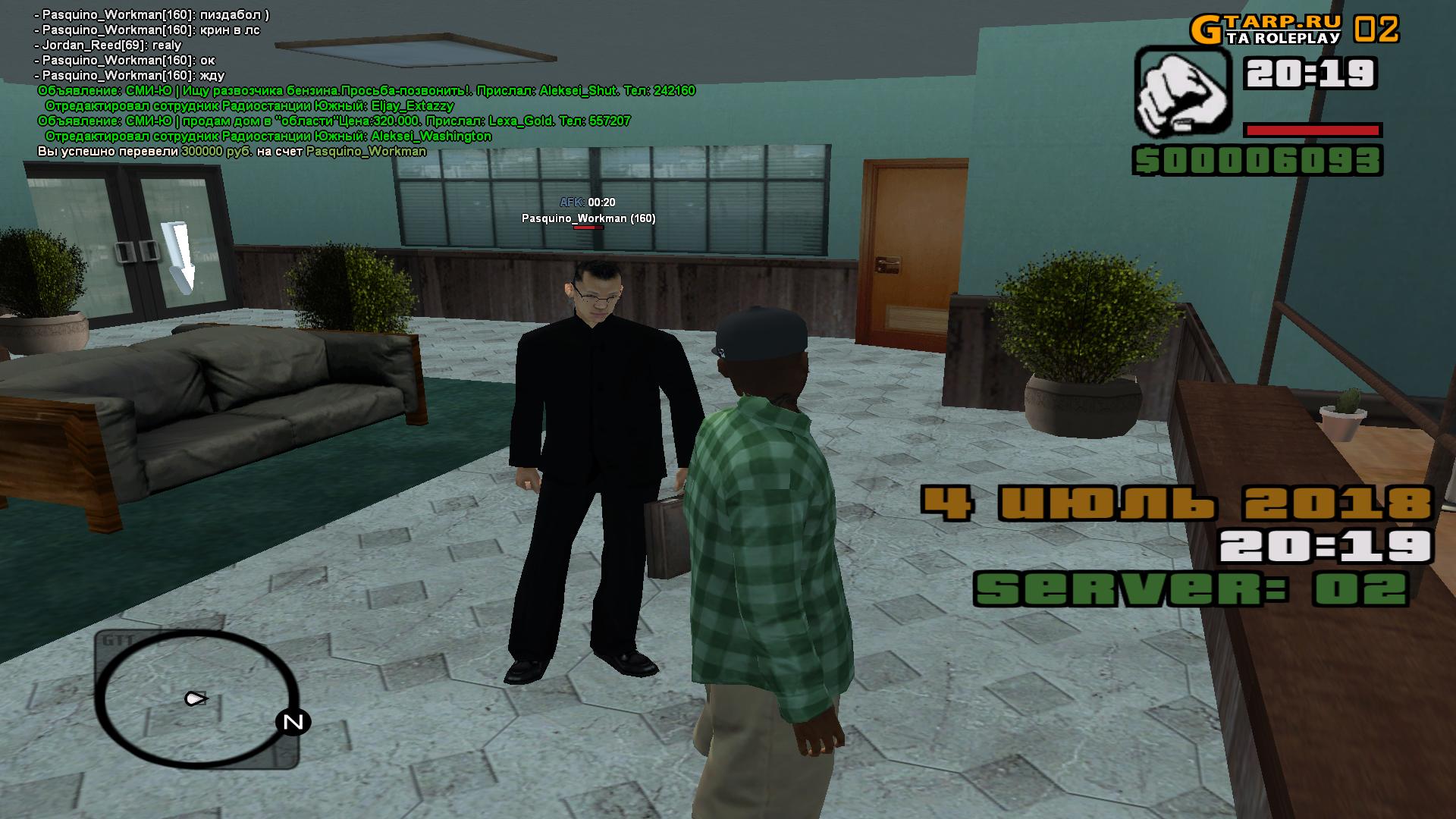Select the 300000 rub transfer confirmation message
Viewport: 1456px width, 819px height.
232,152
